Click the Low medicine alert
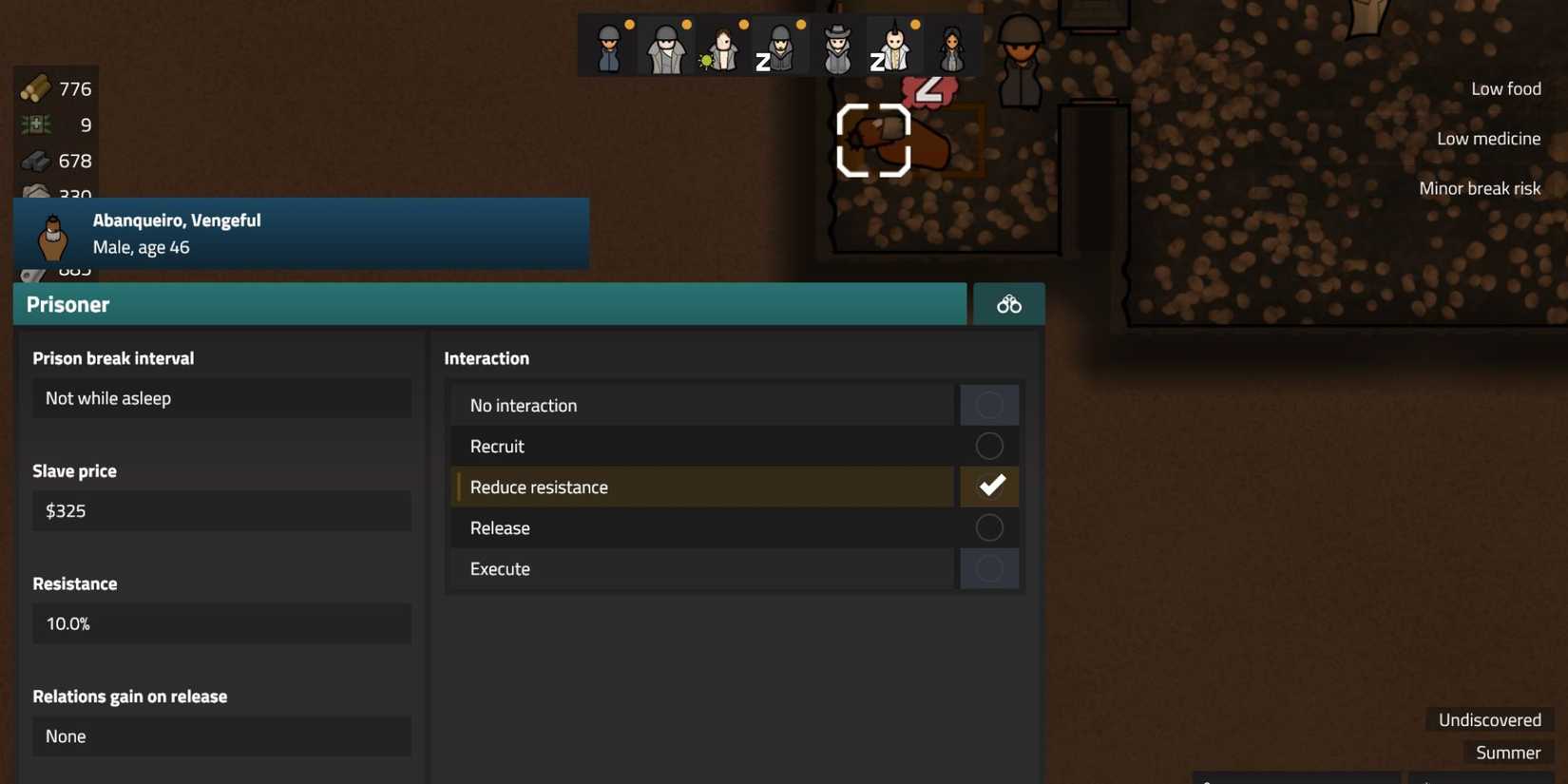The height and width of the screenshot is (784, 1568). pyautogui.click(x=1488, y=138)
